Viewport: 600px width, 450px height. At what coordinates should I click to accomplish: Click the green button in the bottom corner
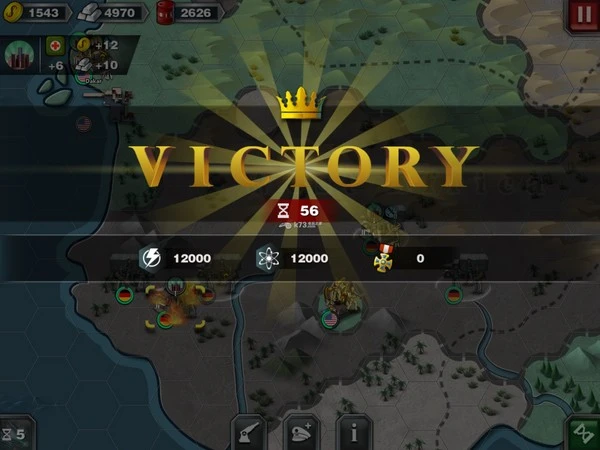click(583, 433)
